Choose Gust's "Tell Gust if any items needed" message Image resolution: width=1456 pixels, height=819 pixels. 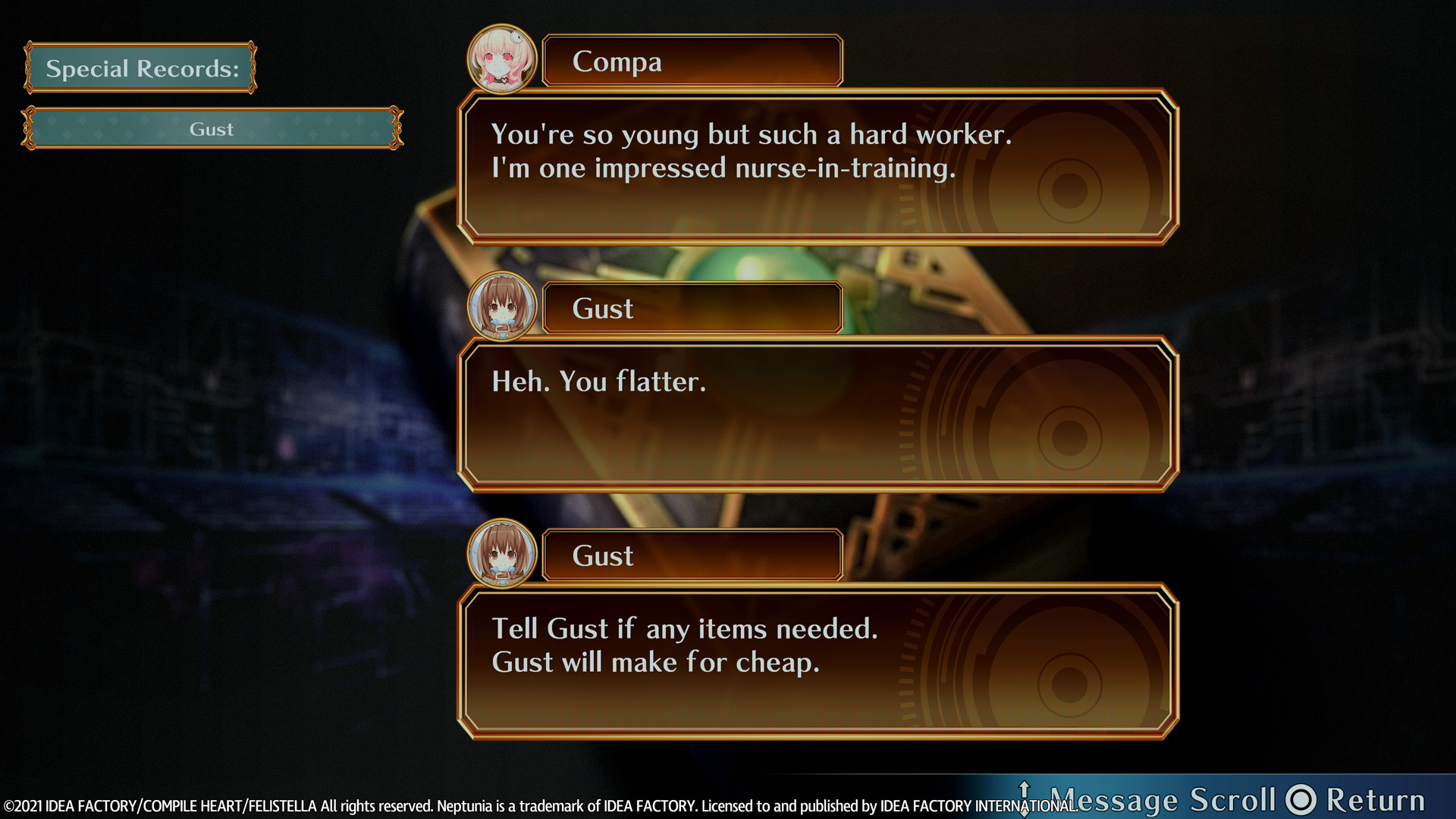(817, 661)
